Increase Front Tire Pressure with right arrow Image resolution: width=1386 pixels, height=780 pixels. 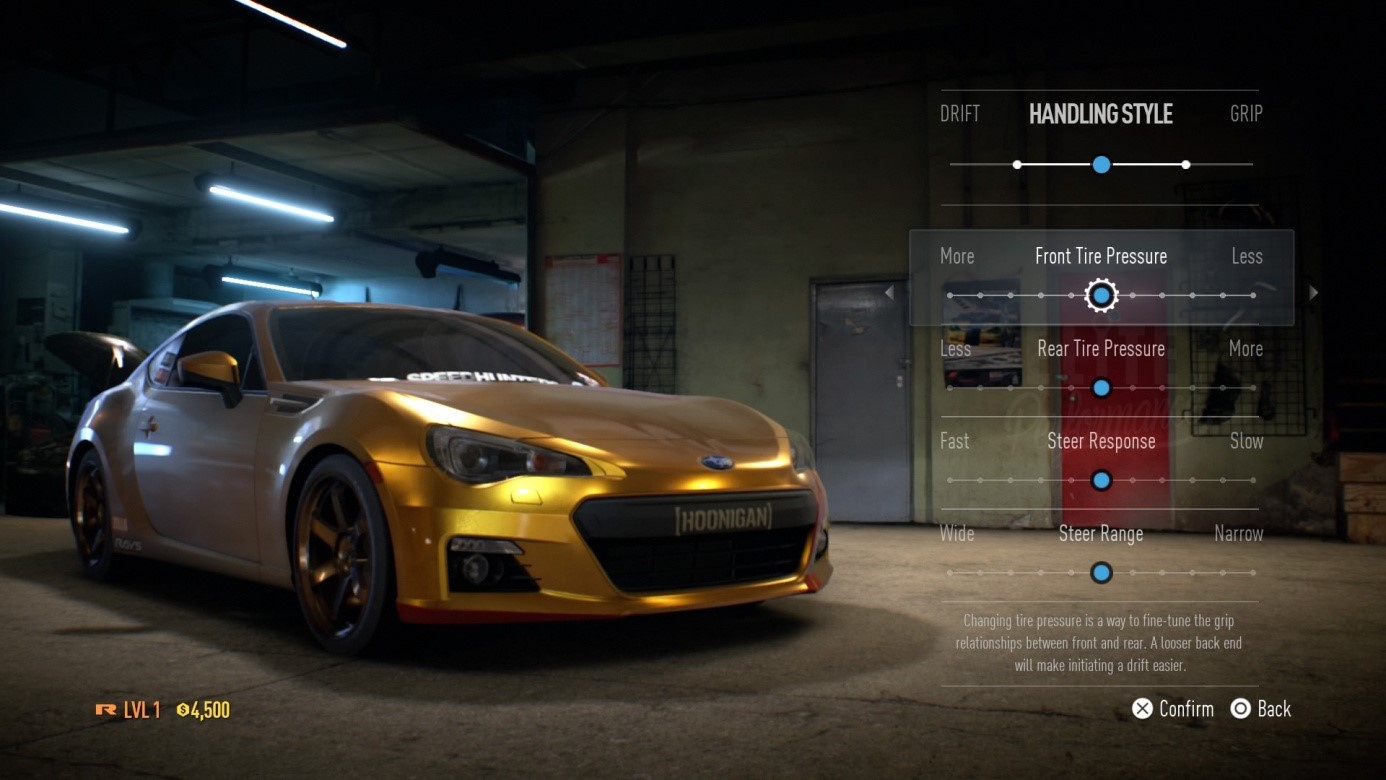pos(1314,293)
